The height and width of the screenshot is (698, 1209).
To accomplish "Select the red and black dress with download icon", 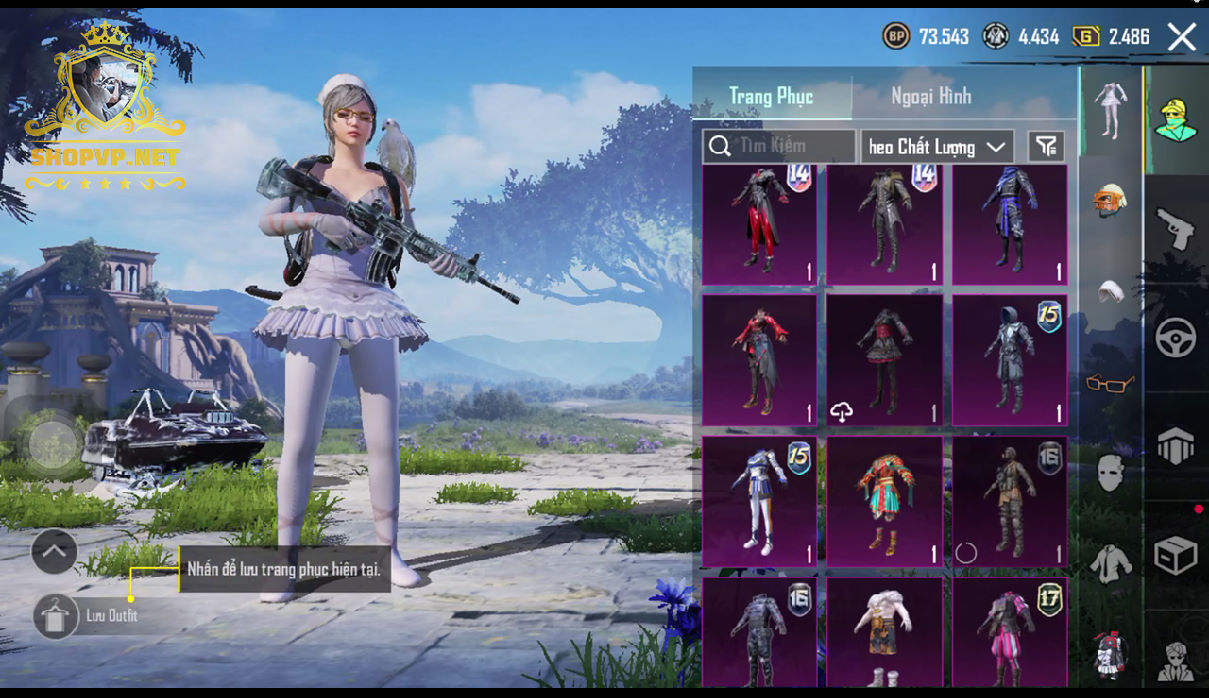I will [884, 360].
